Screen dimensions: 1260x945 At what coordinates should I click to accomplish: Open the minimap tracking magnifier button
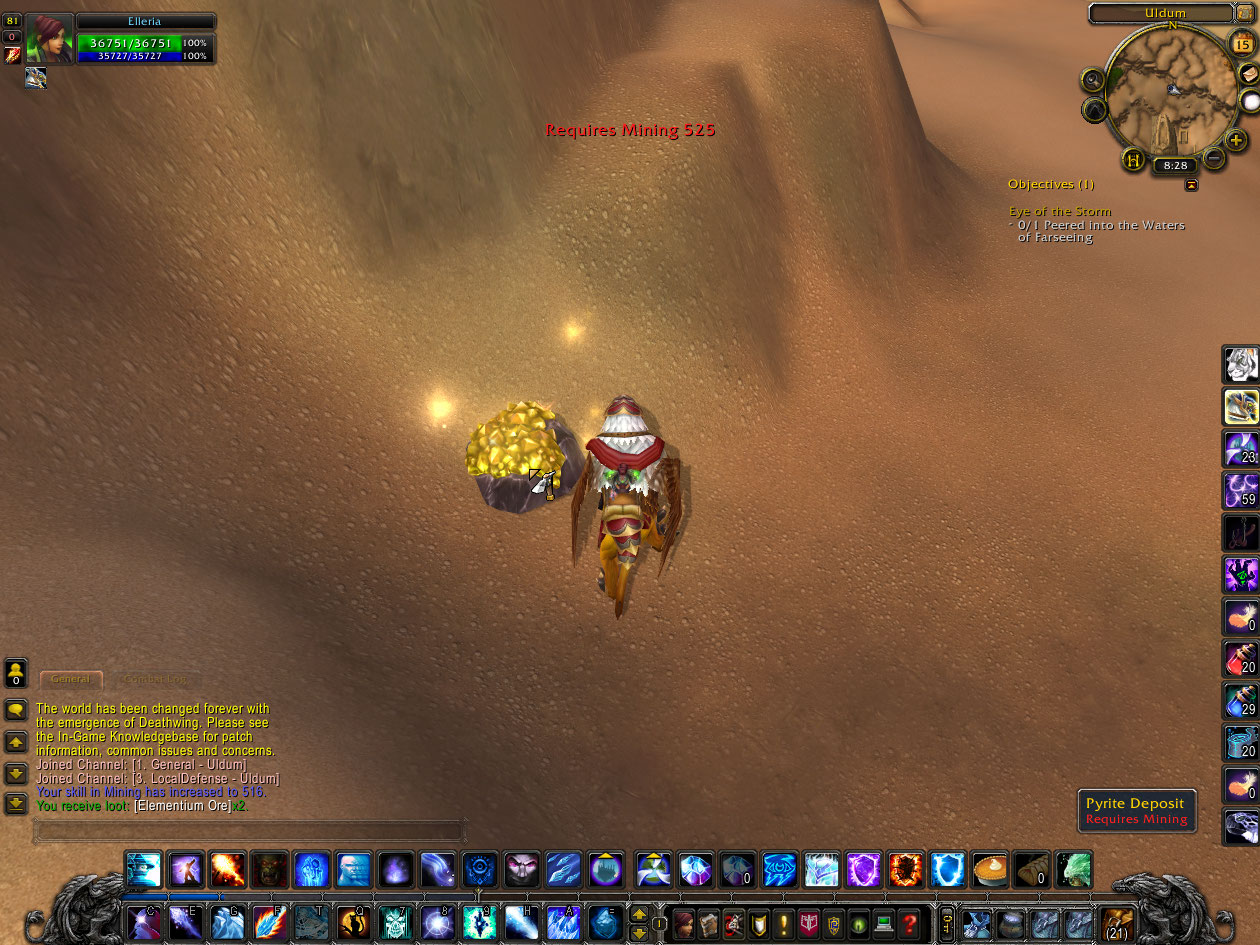point(1092,79)
